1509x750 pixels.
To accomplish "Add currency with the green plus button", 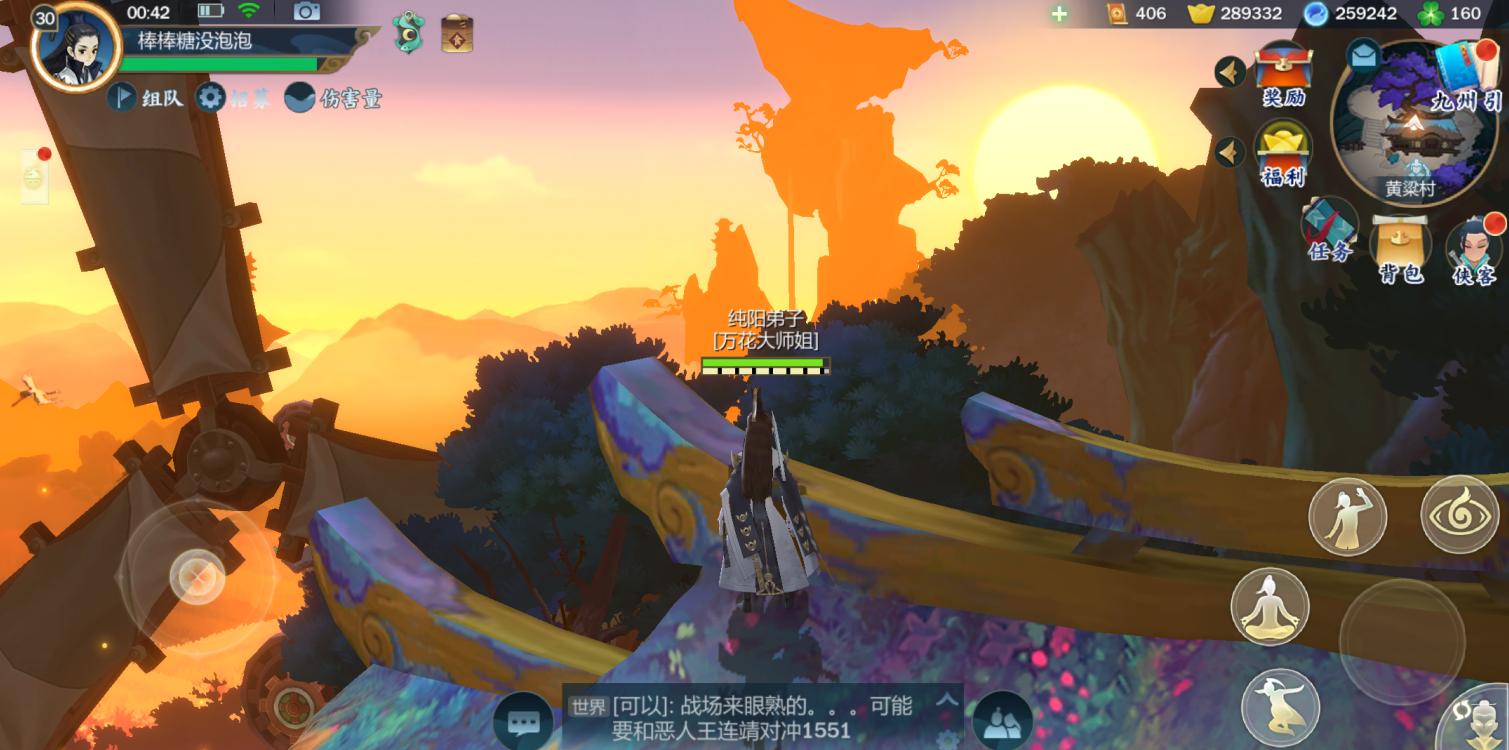I will coord(1059,13).
